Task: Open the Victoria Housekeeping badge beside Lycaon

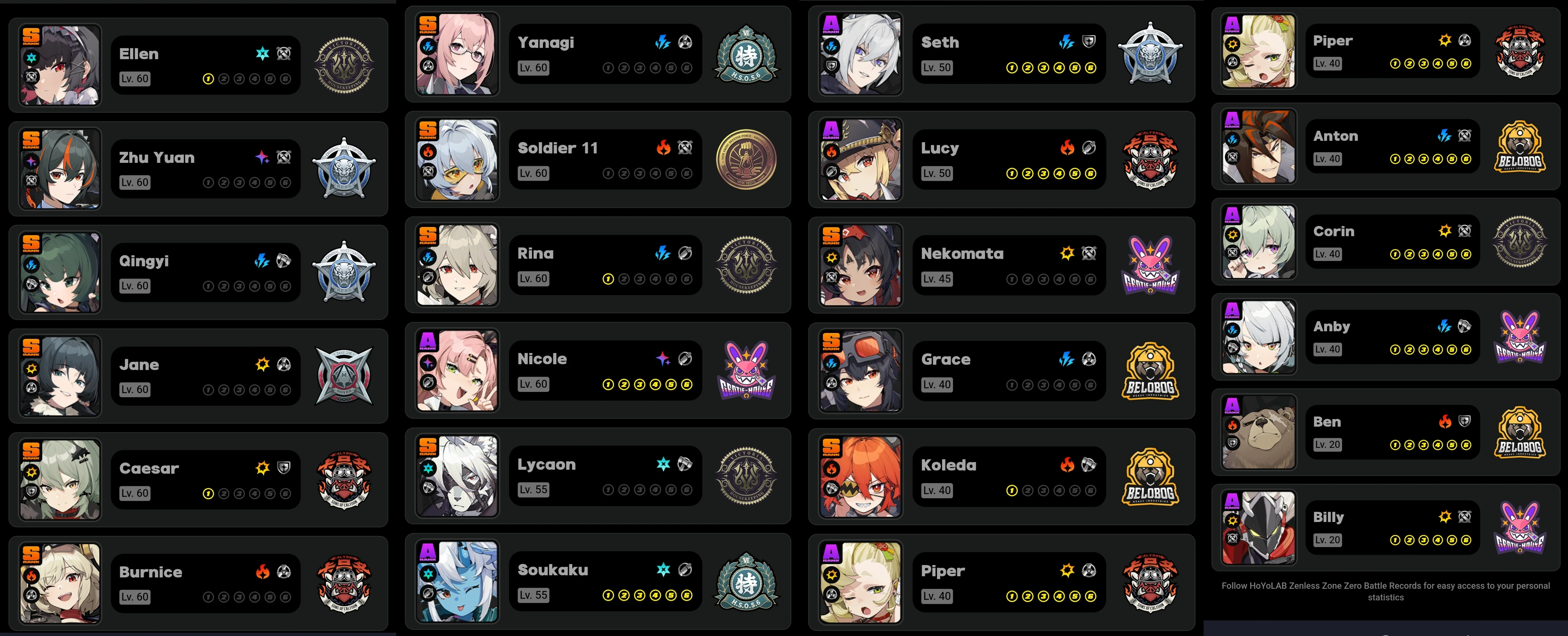Action: pyautogui.click(x=746, y=475)
